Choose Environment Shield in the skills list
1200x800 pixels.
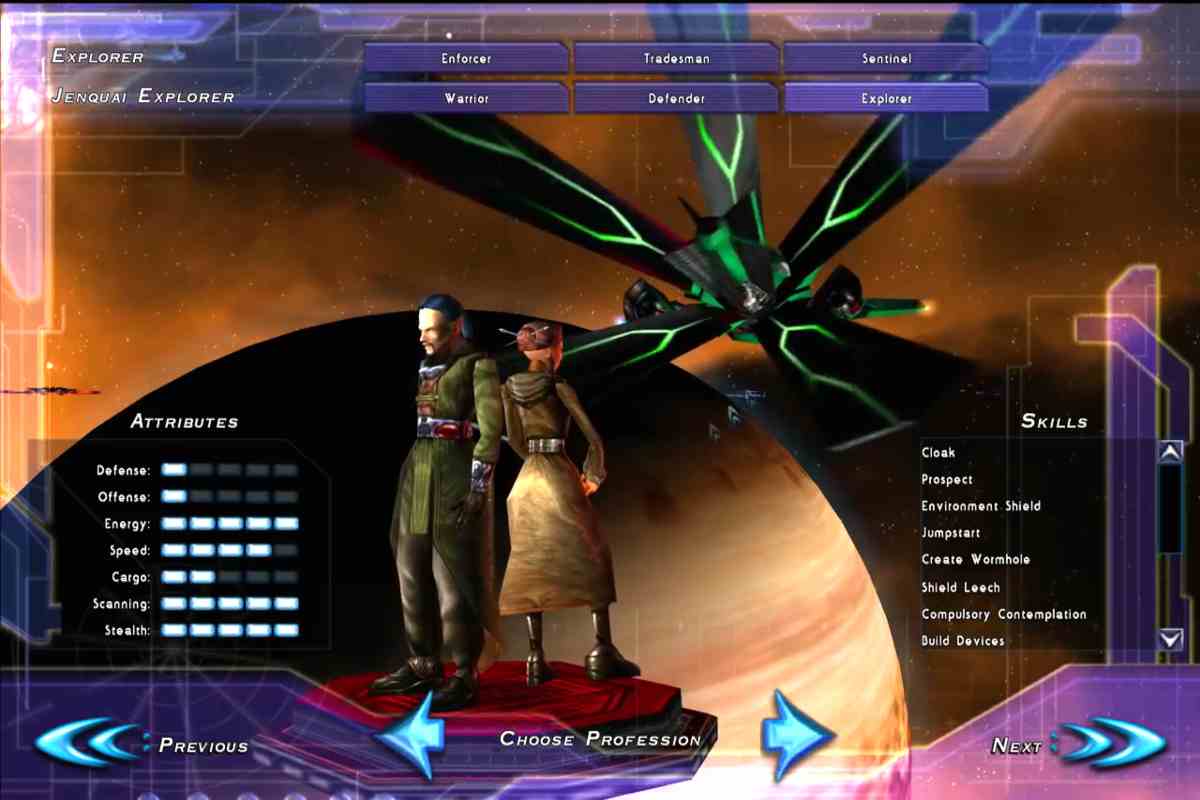[x=981, y=506]
